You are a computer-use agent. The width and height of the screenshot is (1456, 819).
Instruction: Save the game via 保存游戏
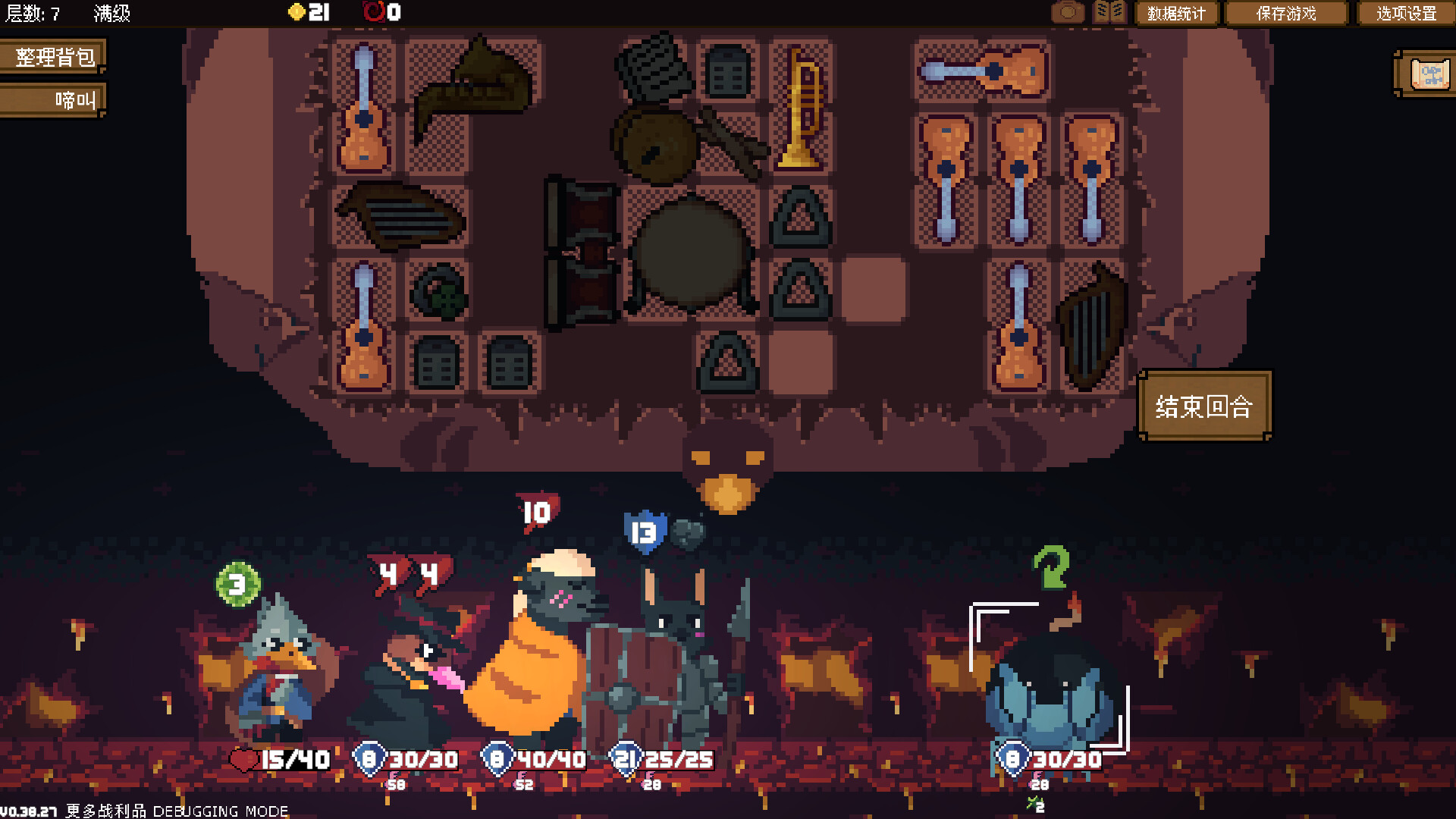coord(1286,14)
